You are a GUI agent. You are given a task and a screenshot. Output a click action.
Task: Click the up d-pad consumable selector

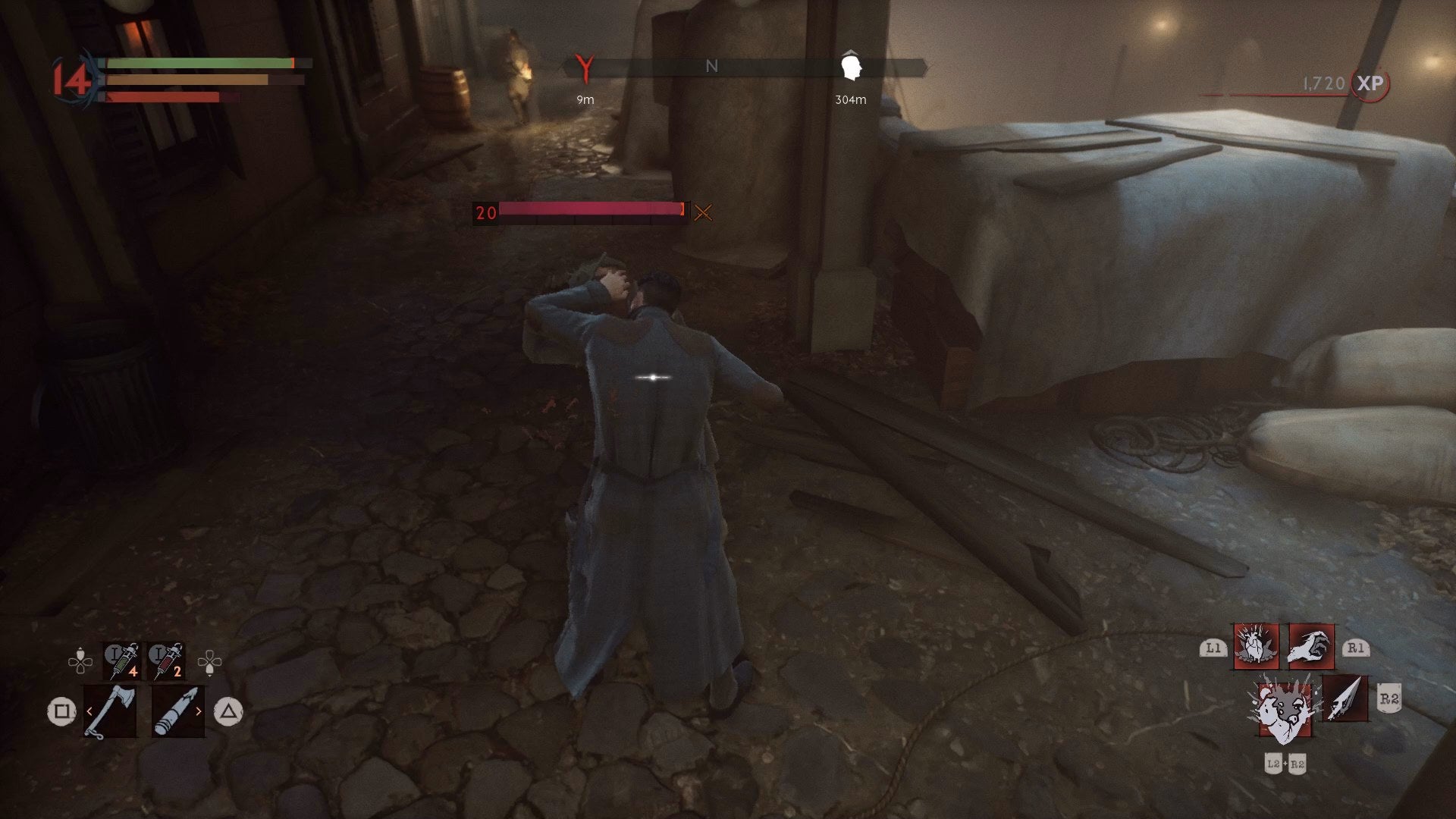click(x=80, y=654)
